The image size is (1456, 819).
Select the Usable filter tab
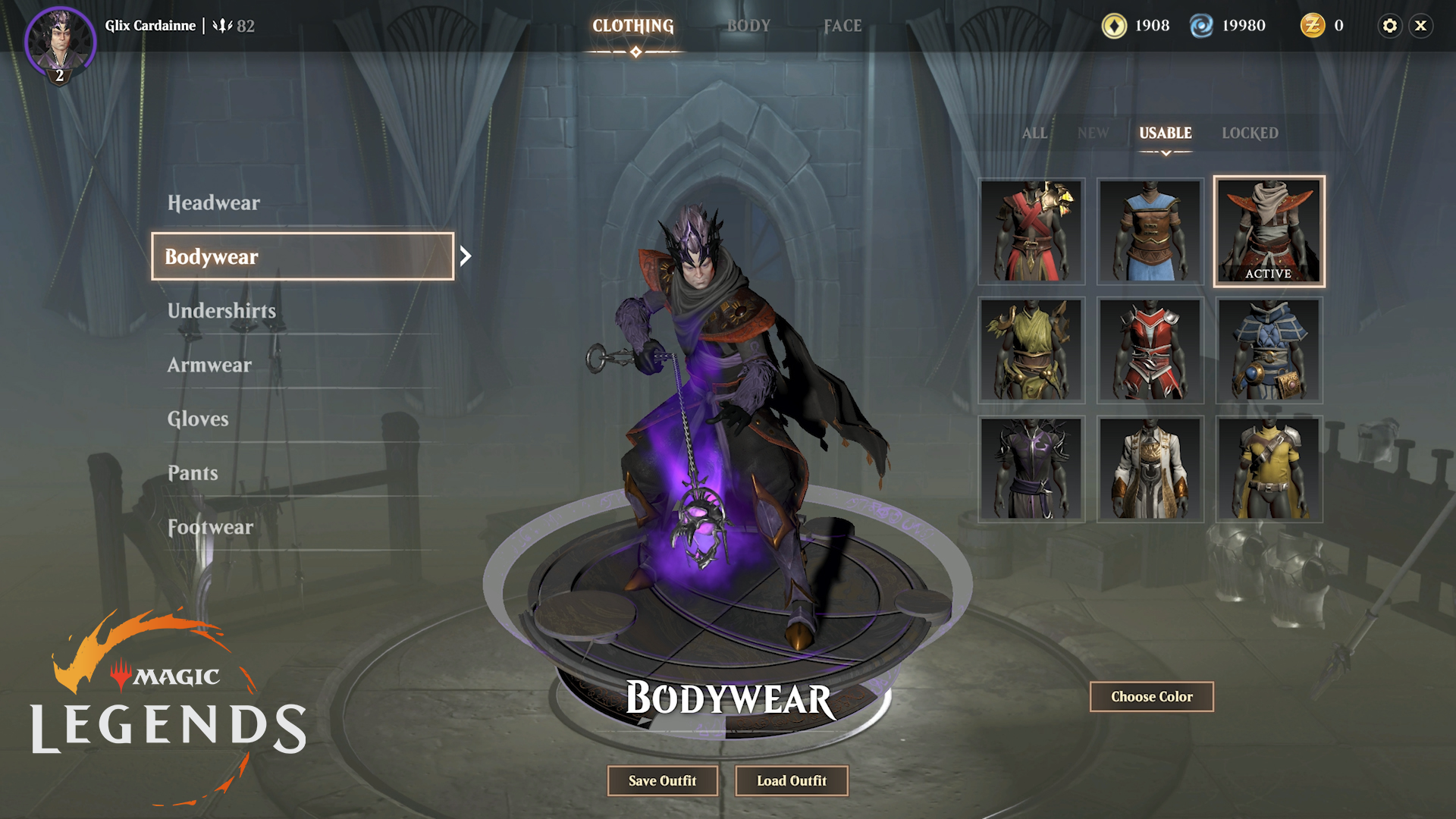(x=1166, y=133)
